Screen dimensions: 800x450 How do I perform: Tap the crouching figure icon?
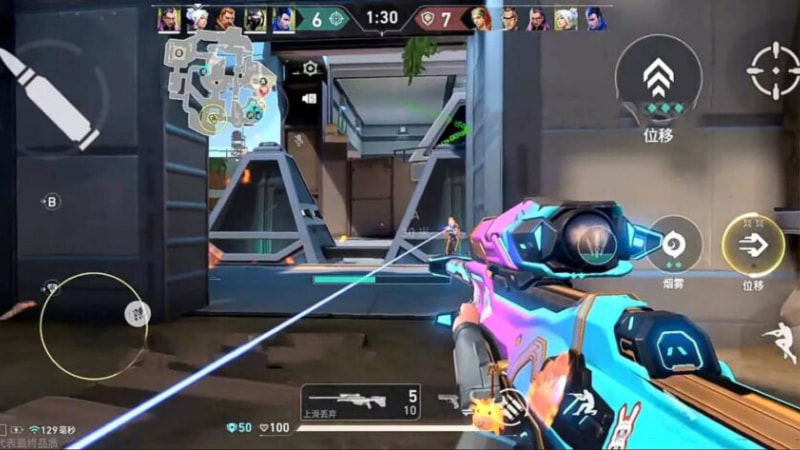tap(577, 403)
